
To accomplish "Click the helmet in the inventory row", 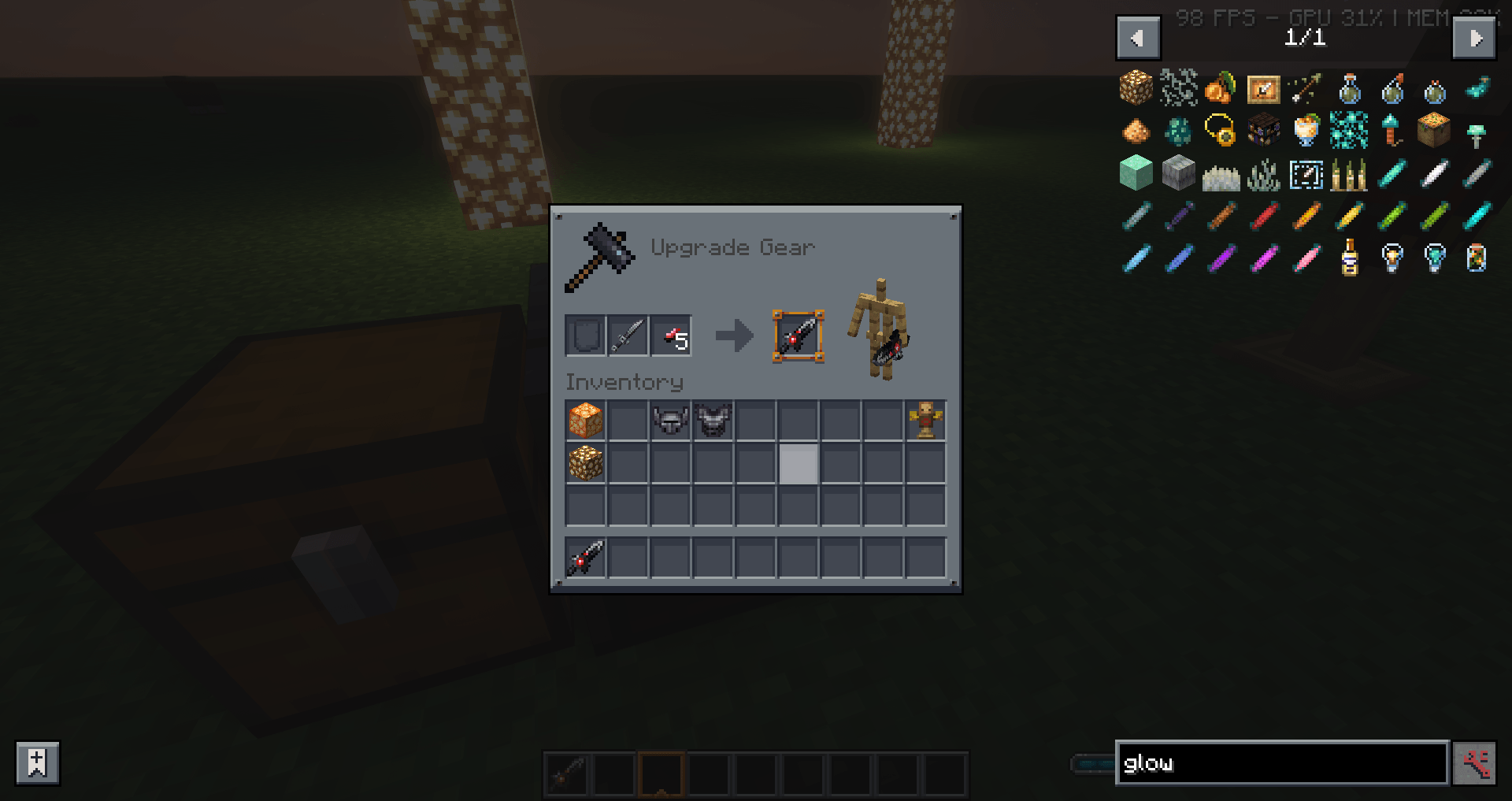I will 670,420.
